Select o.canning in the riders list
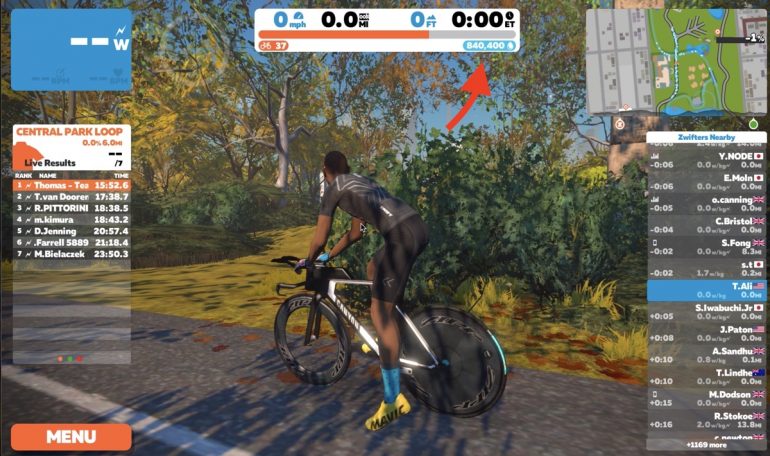This screenshot has height=456, width=770. coord(707,203)
